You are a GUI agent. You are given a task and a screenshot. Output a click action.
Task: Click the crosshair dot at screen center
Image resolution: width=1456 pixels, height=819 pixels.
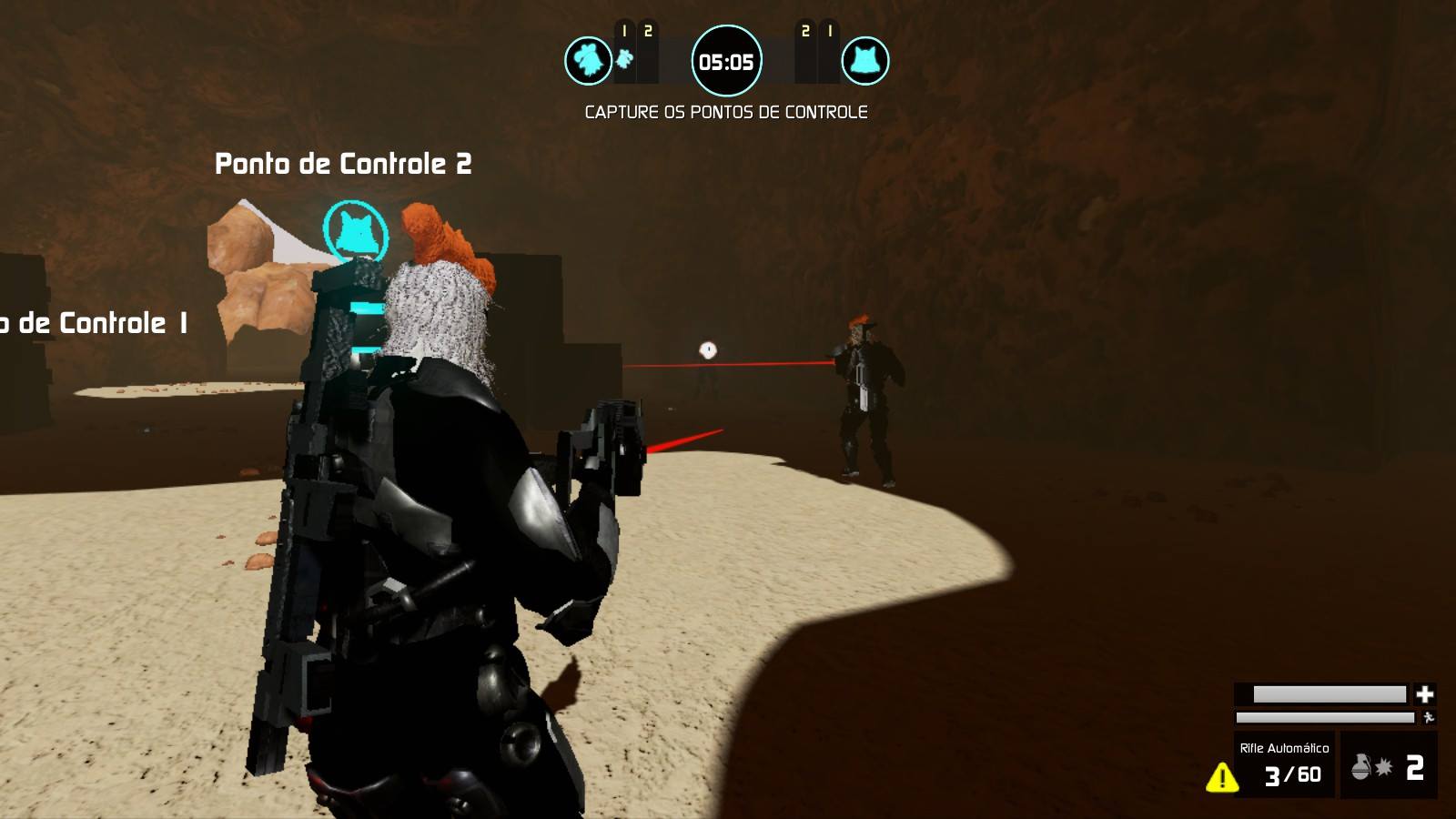[706, 350]
